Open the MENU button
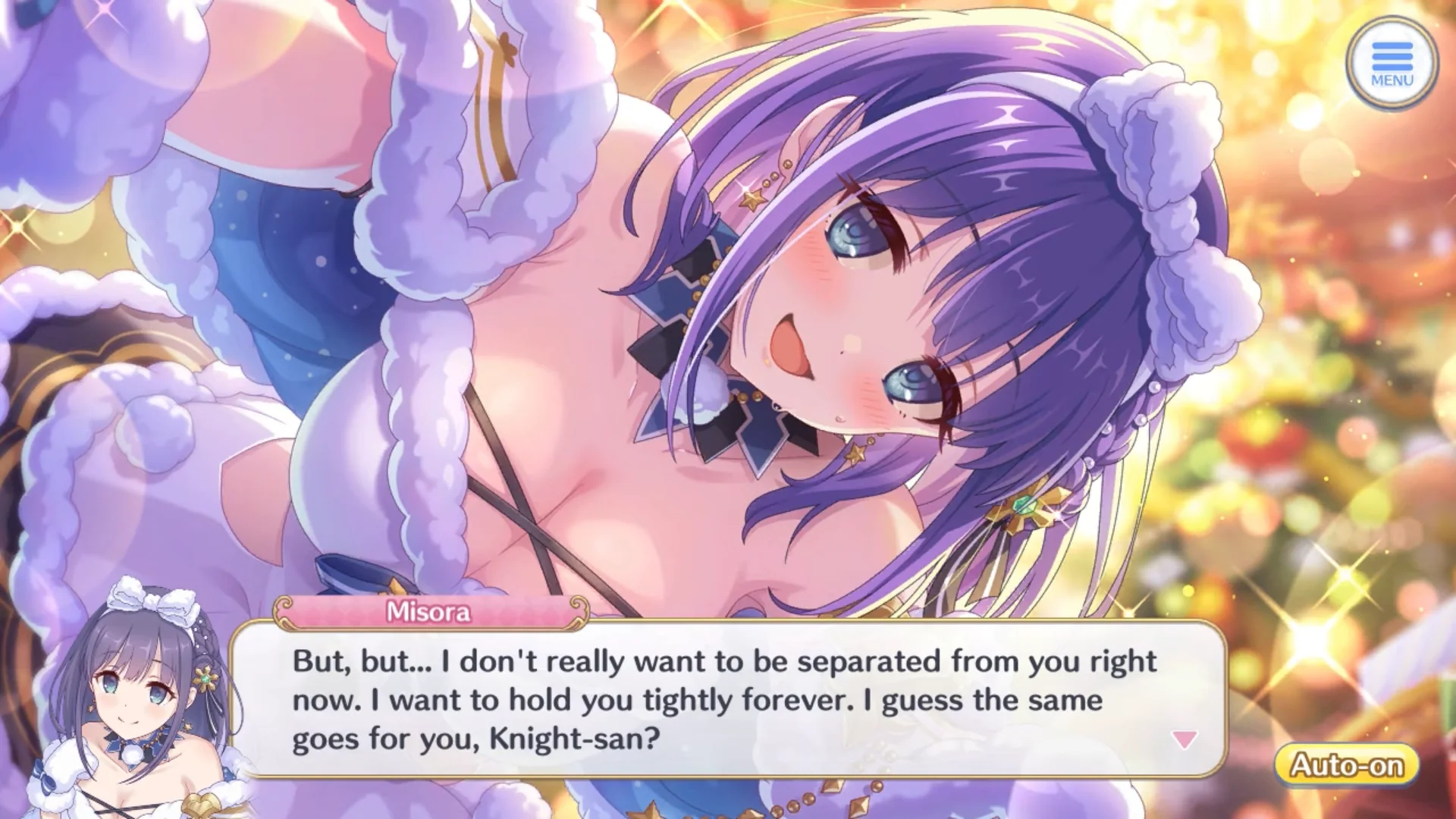The width and height of the screenshot is (1456, 819). [x=1392, y=64]
